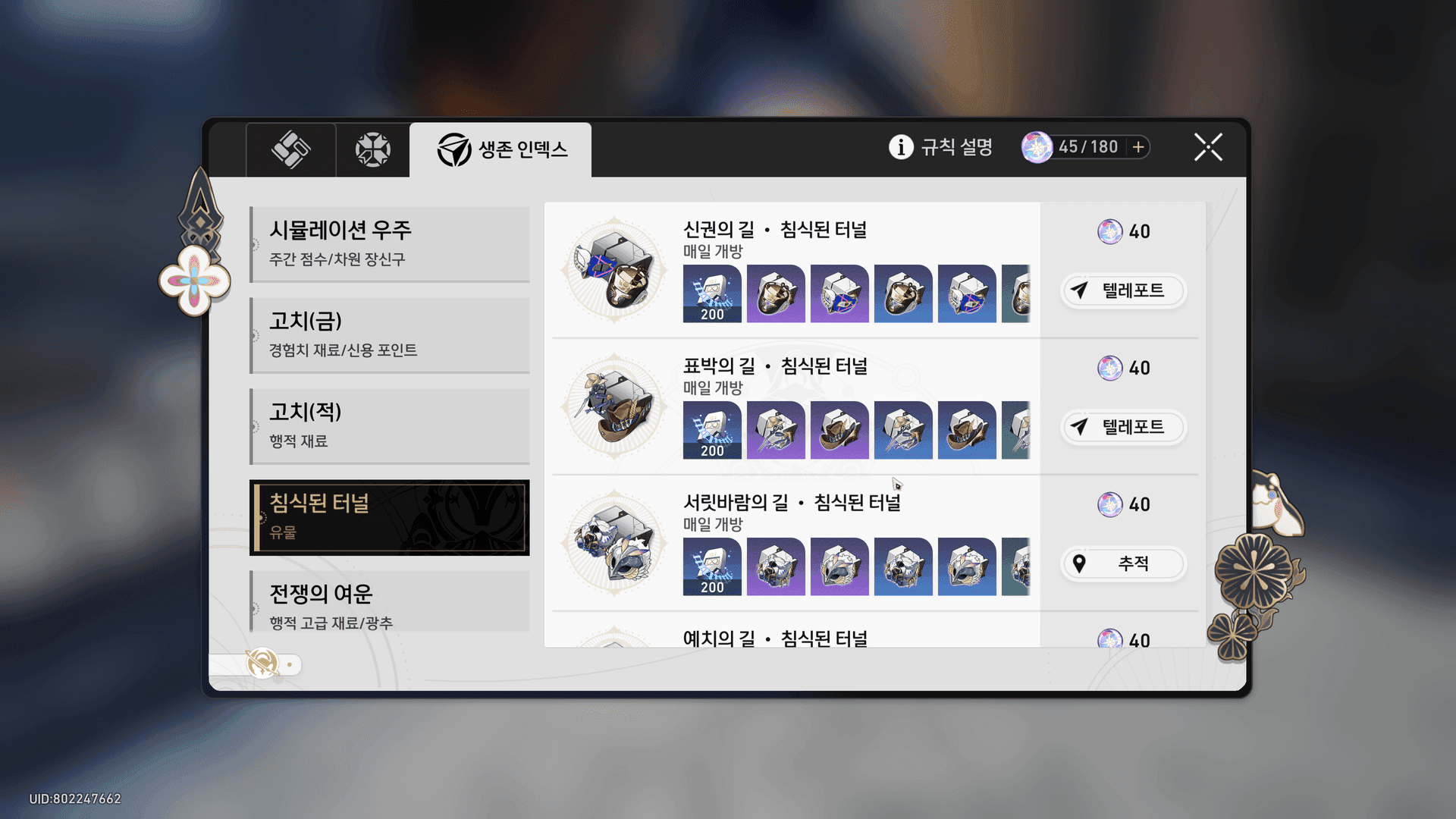Click the 40 currency orb beside 예치의 길

click(x=1110, y=639)
